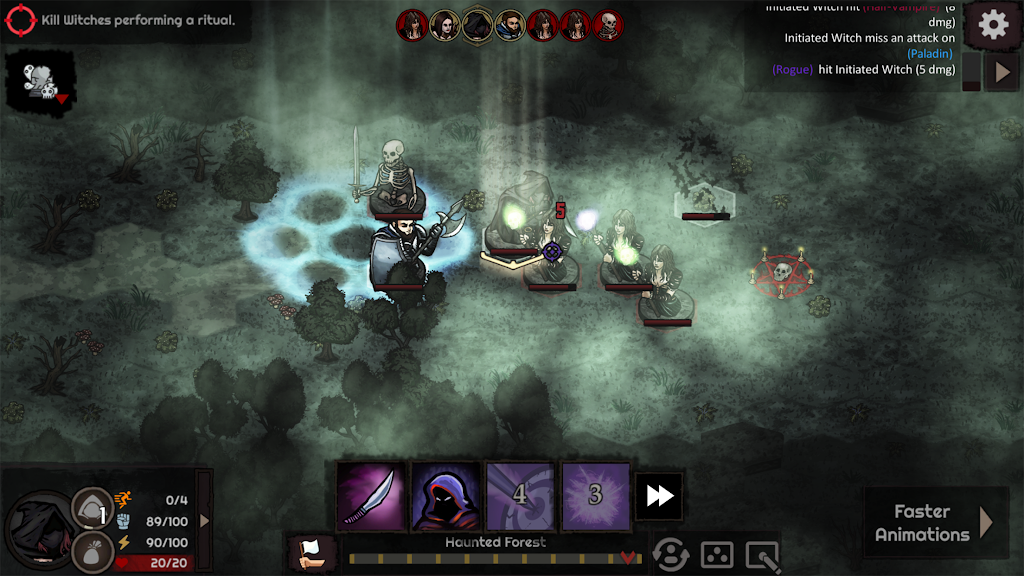Expand the combat log with the arrow button
The image size is (1024, 576).
1003,72
